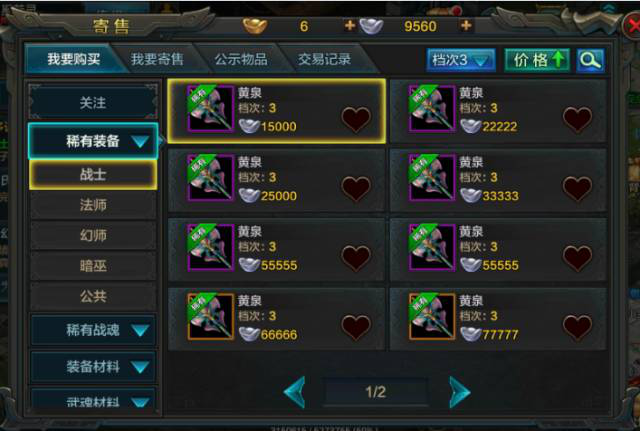Choose the 幻师 class filter

coord(93,235)
